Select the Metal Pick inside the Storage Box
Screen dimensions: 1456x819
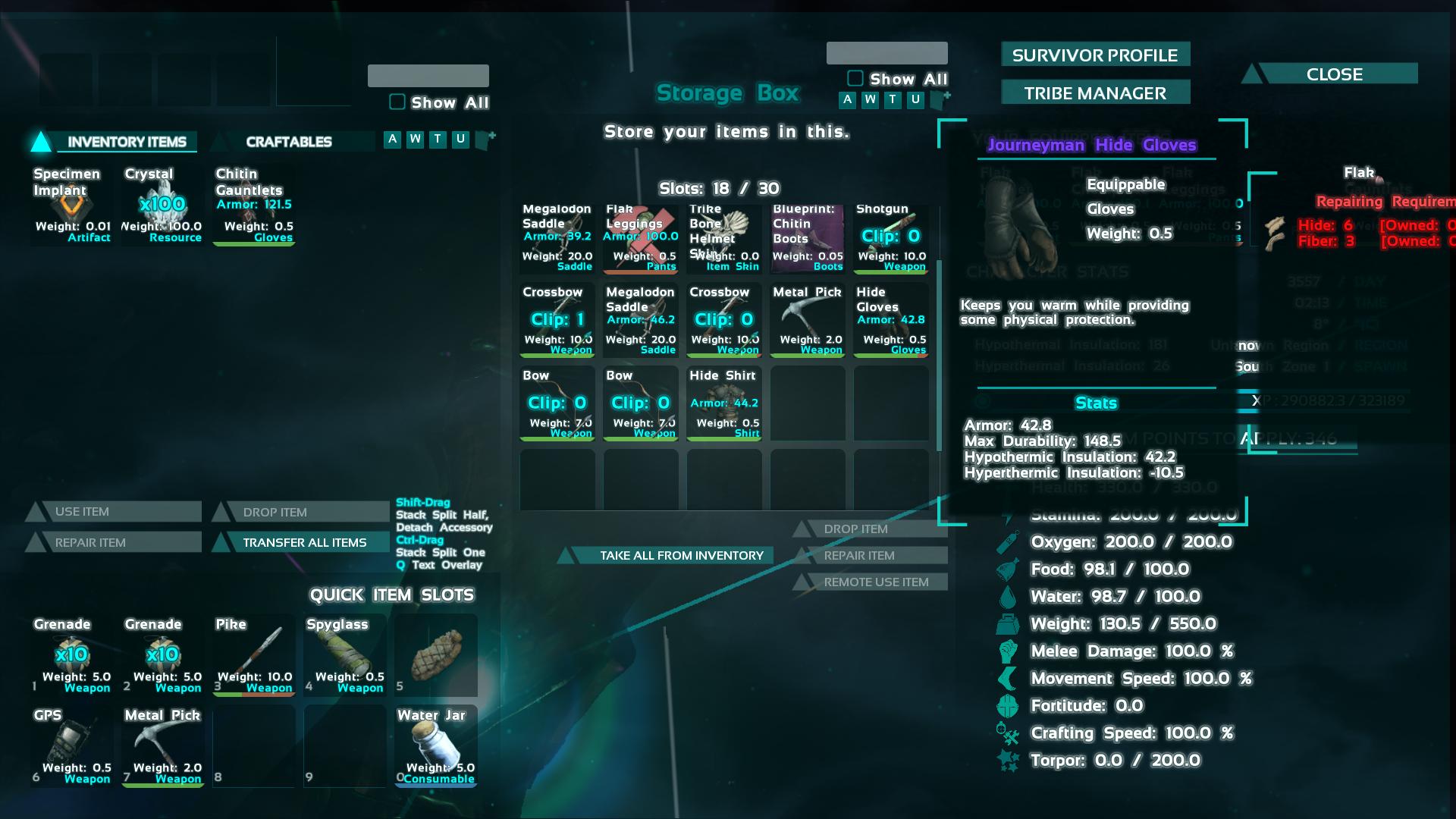(807, 318)
